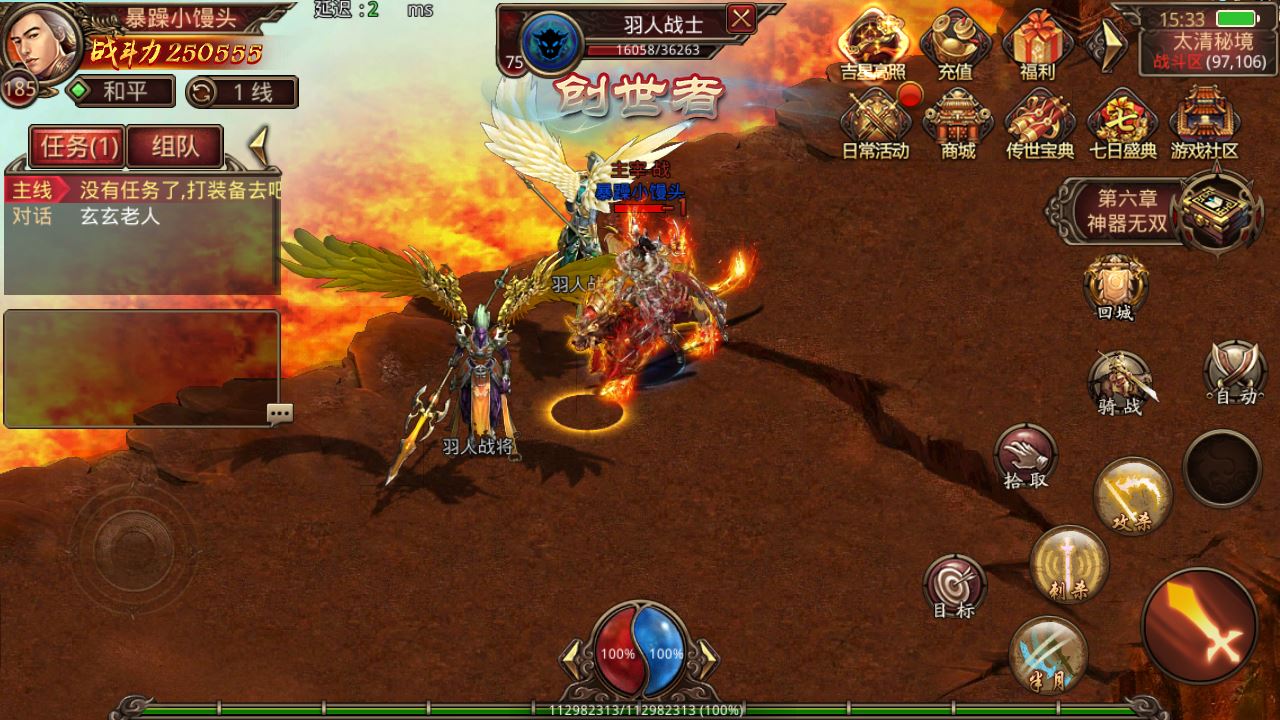Tap the 拾取 pickup button
This screenshot has height=720, width=1280.
coord(1025,455)
